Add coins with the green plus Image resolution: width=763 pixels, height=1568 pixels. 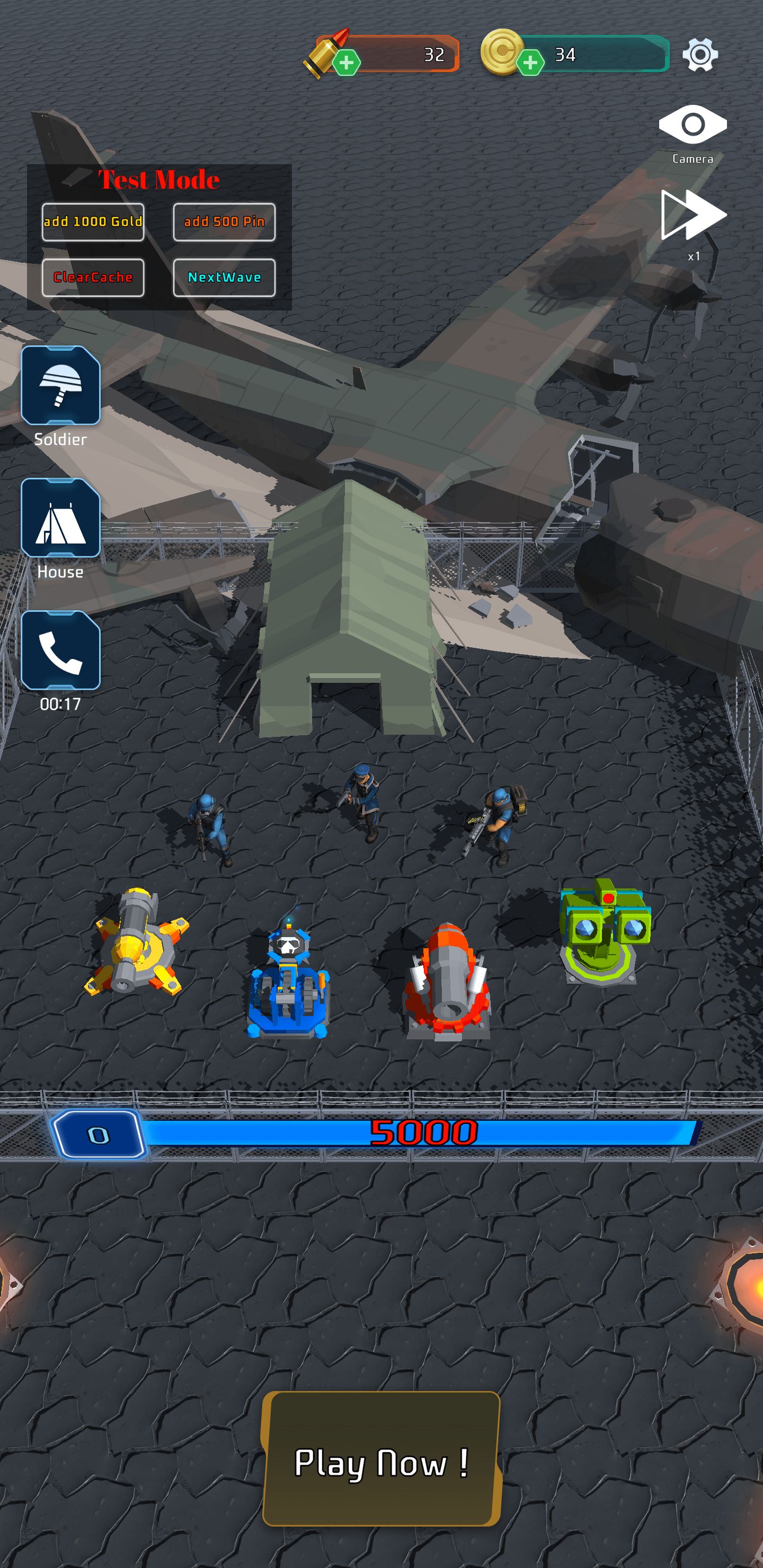tap(530, 62)
